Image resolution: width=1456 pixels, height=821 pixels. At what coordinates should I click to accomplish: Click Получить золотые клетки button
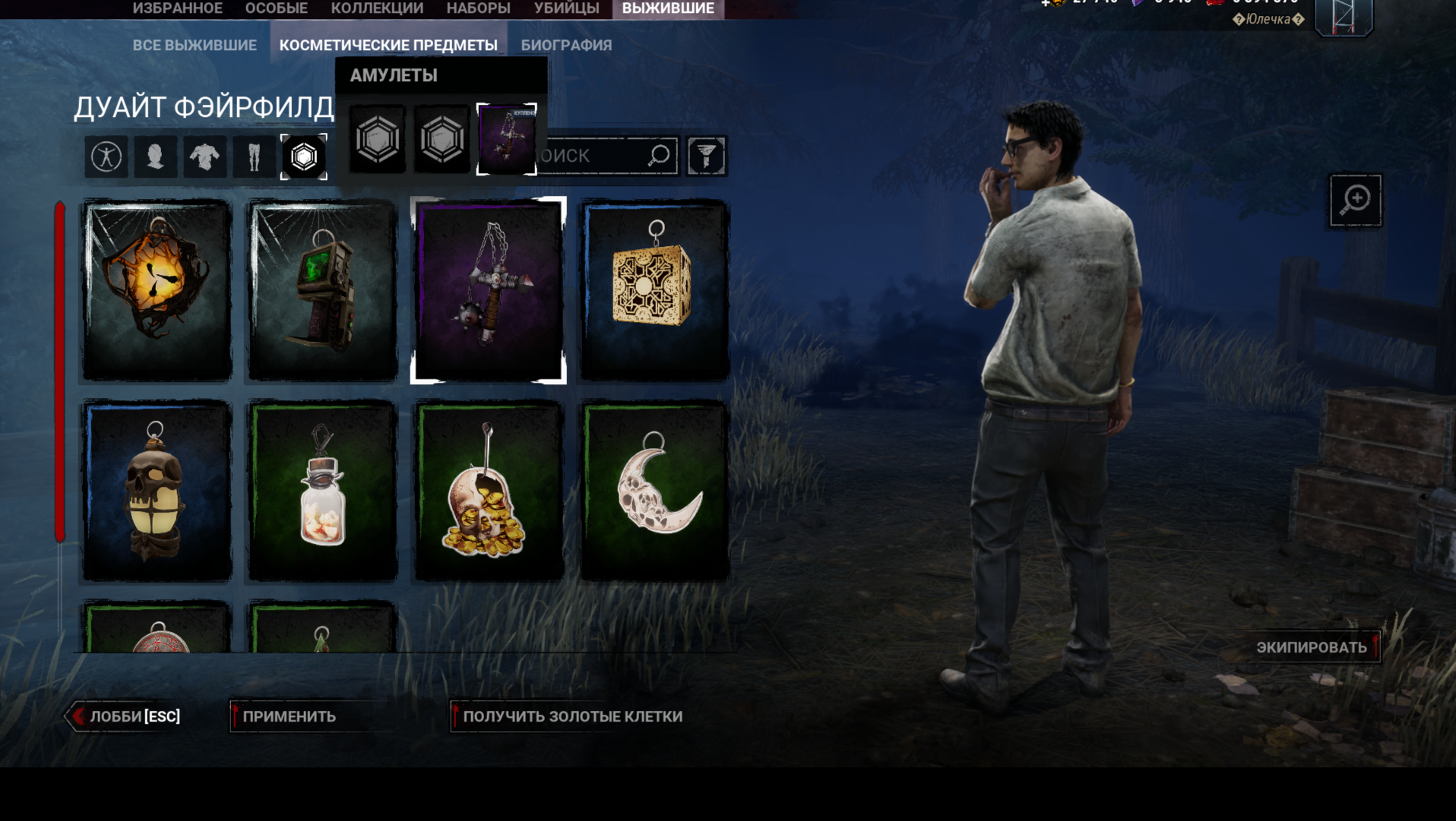click(571, 716)
